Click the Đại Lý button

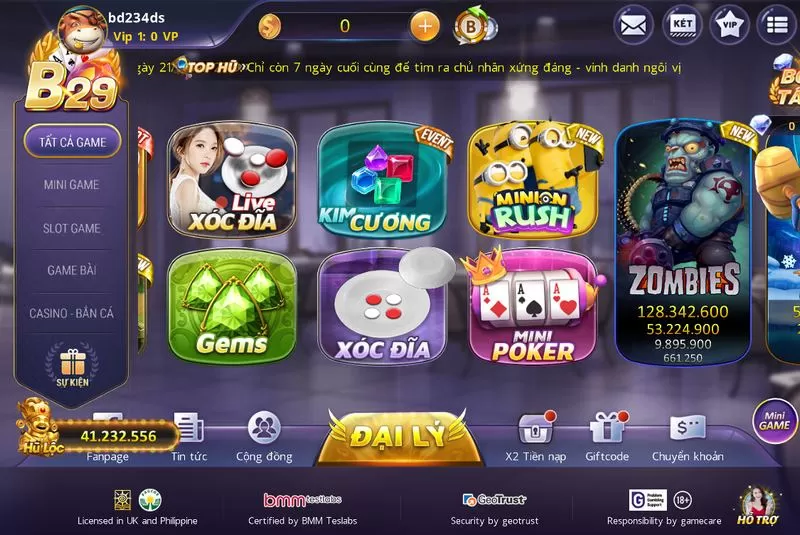click(393, 436)
